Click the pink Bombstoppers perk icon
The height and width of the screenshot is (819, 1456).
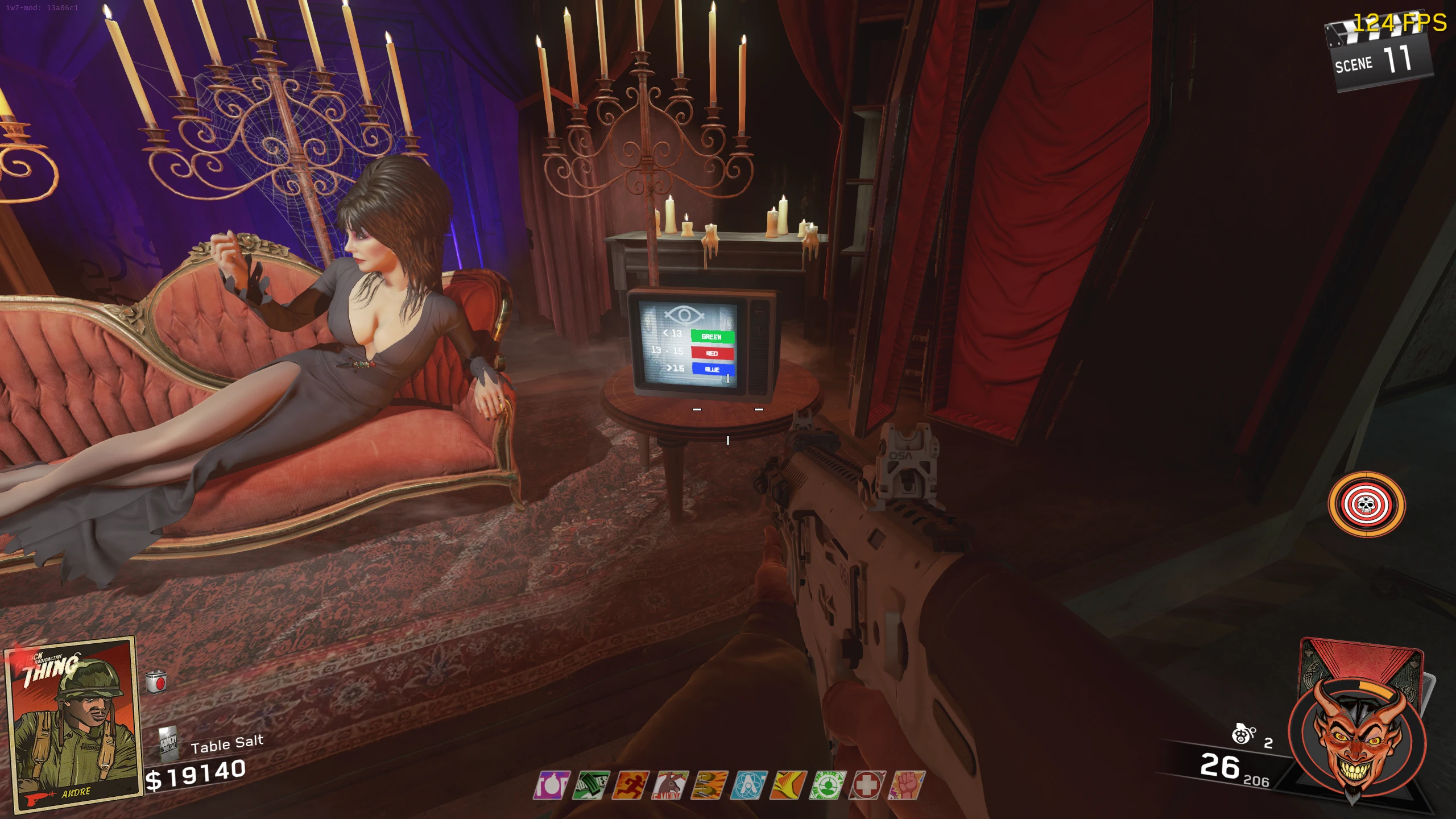551,785
